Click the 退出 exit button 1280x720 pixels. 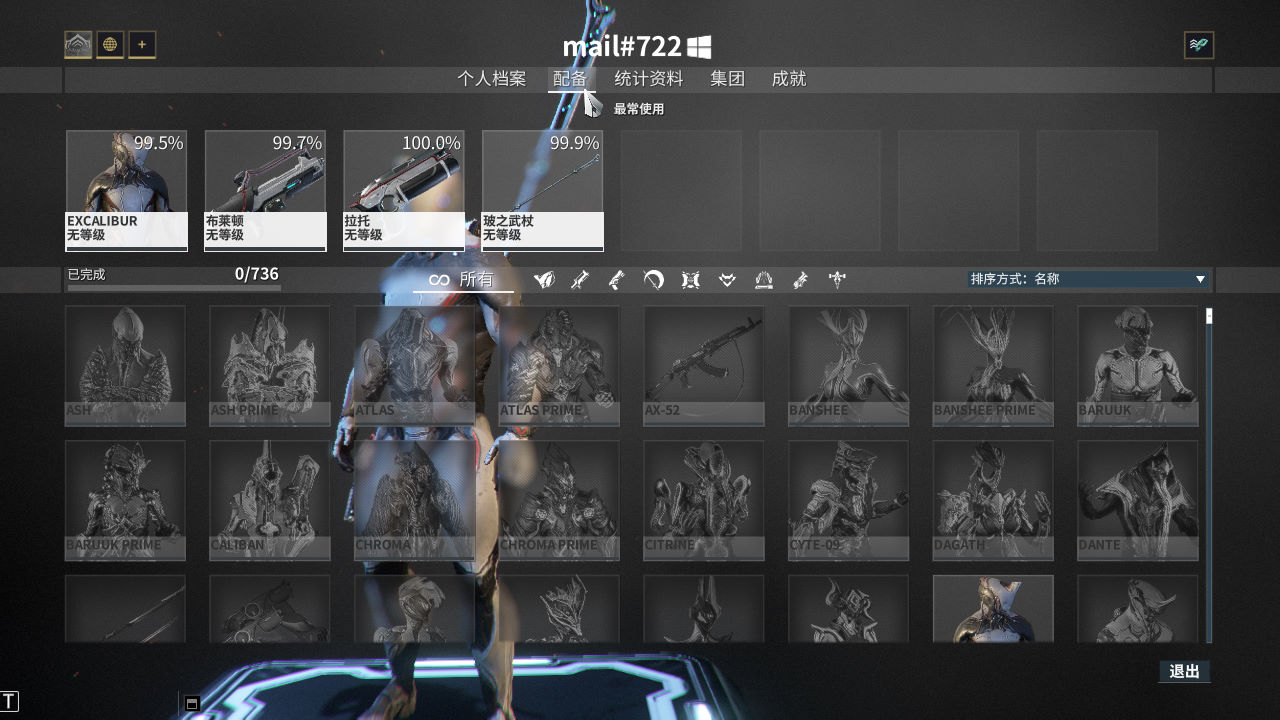point(1184,671)
